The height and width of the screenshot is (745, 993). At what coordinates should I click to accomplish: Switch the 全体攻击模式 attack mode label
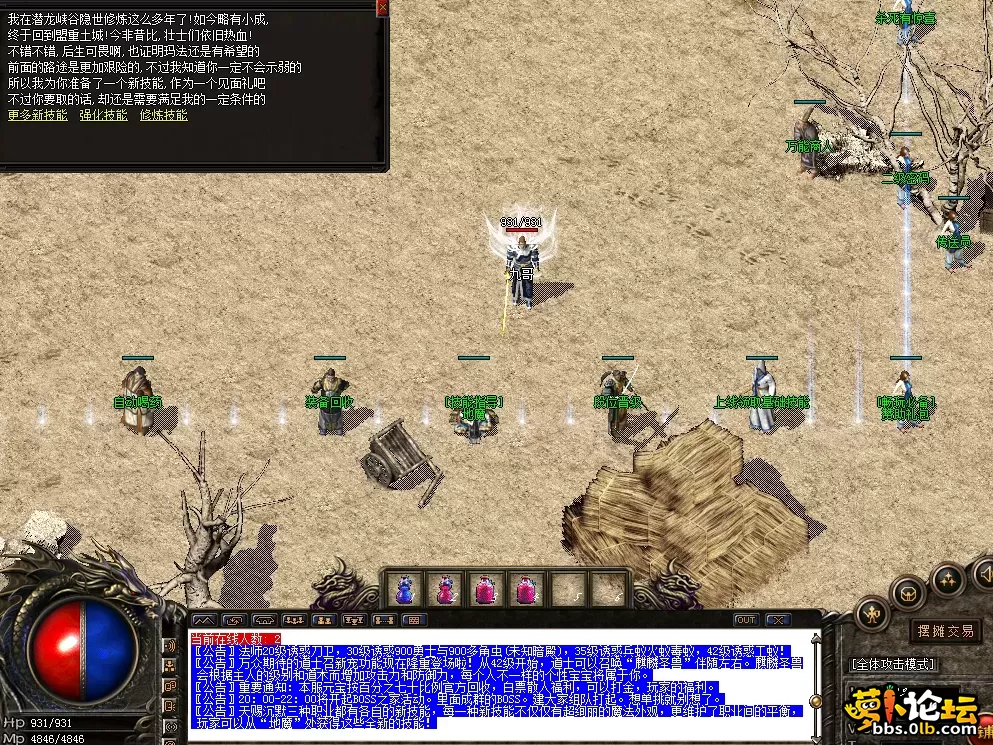[x=892, y=664]
